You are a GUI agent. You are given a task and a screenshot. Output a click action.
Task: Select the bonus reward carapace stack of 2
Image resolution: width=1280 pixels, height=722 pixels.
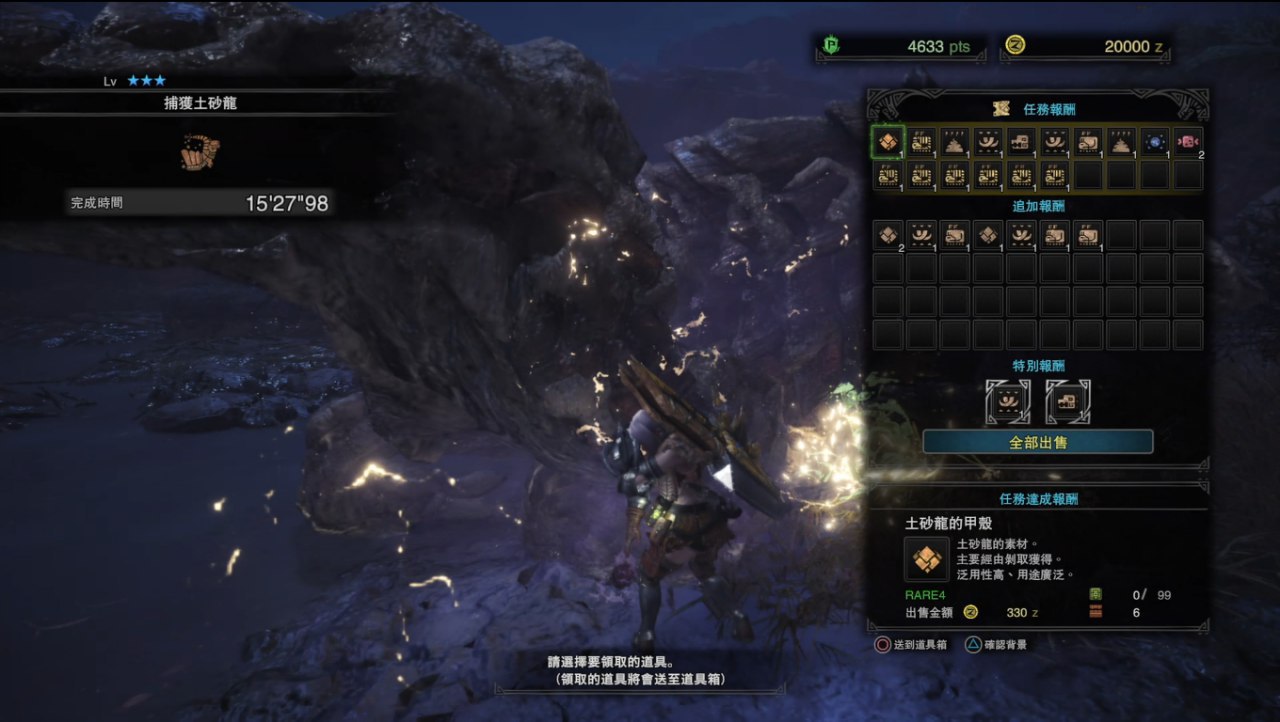point(888,235)
